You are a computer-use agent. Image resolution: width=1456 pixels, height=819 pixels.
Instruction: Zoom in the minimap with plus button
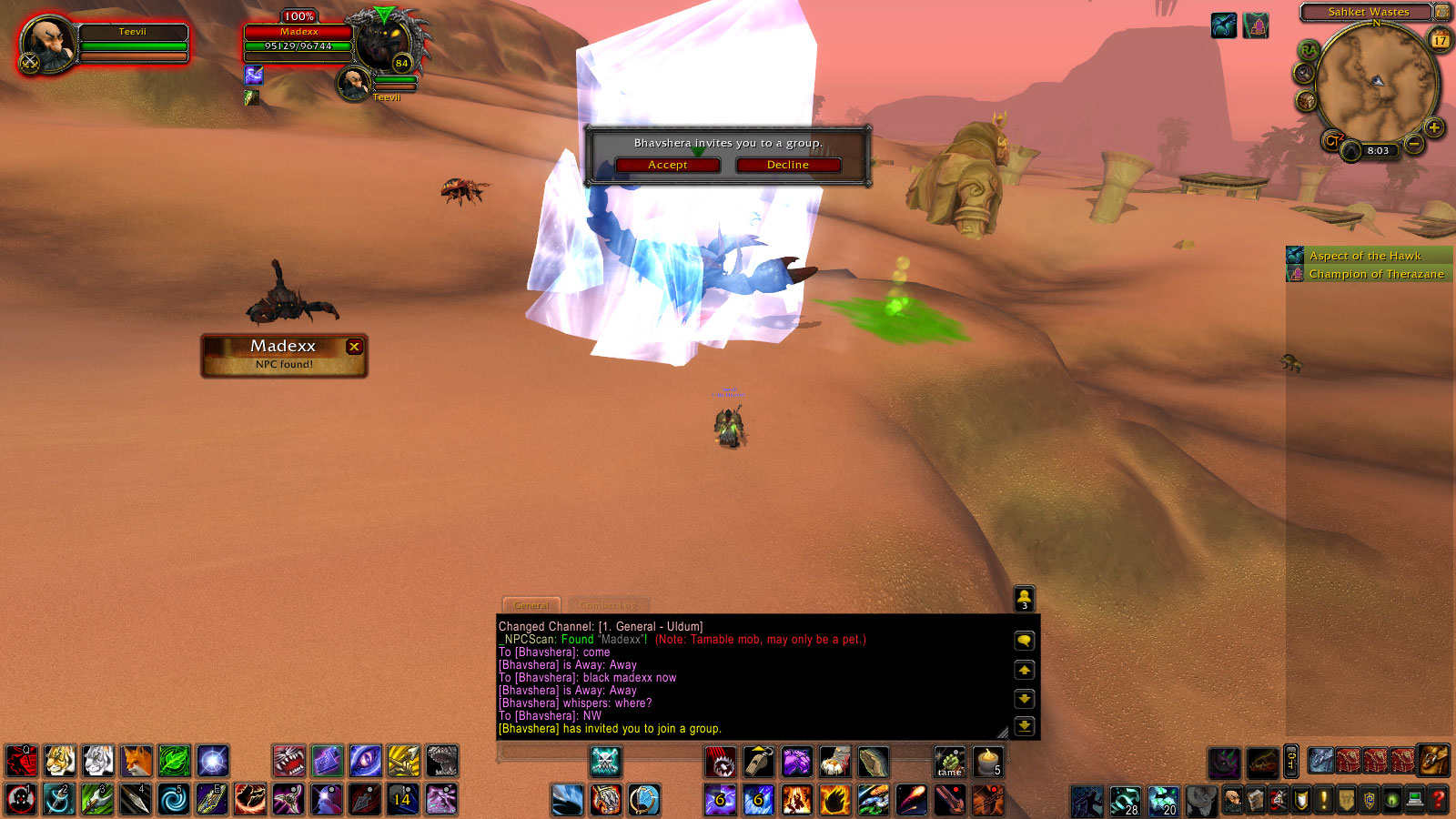coord(1434,127)
